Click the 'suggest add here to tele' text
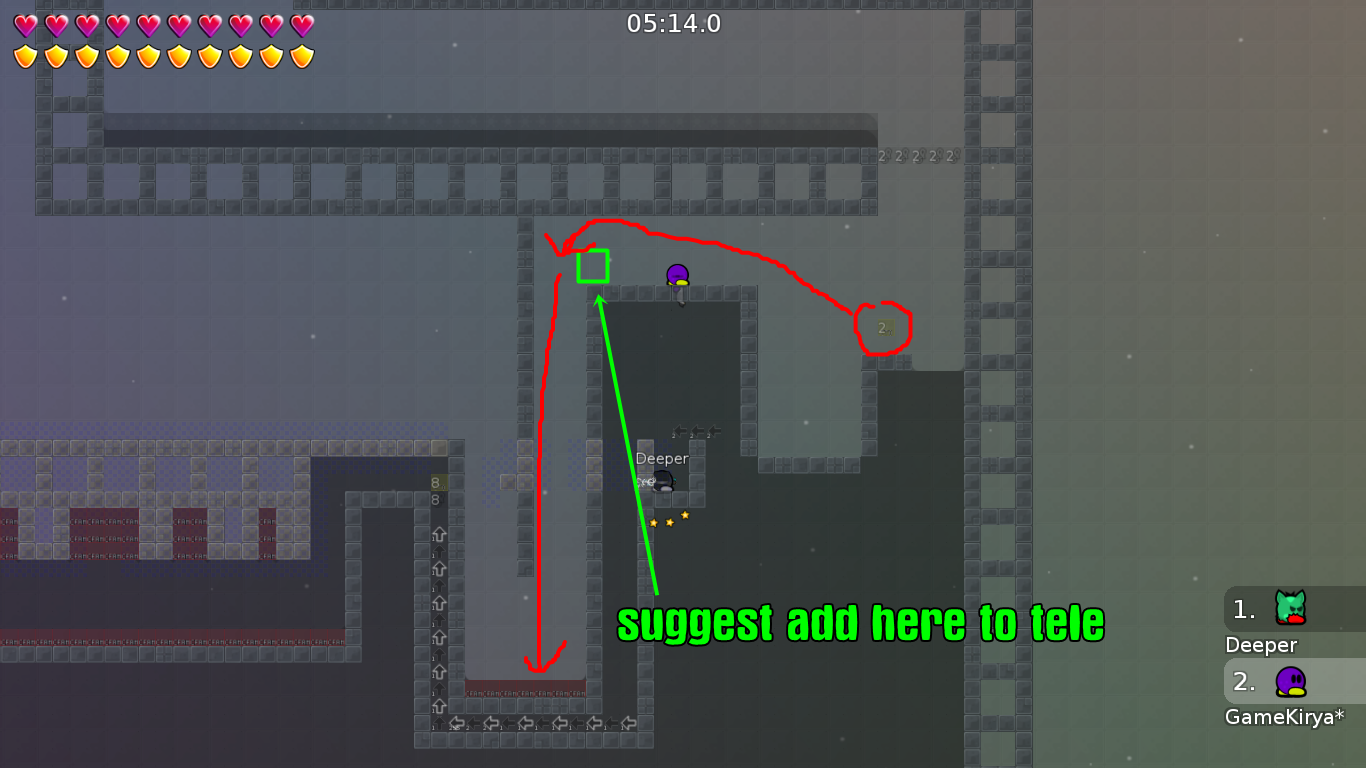Viewport: 1366px width, 768px height. [860, 622]
